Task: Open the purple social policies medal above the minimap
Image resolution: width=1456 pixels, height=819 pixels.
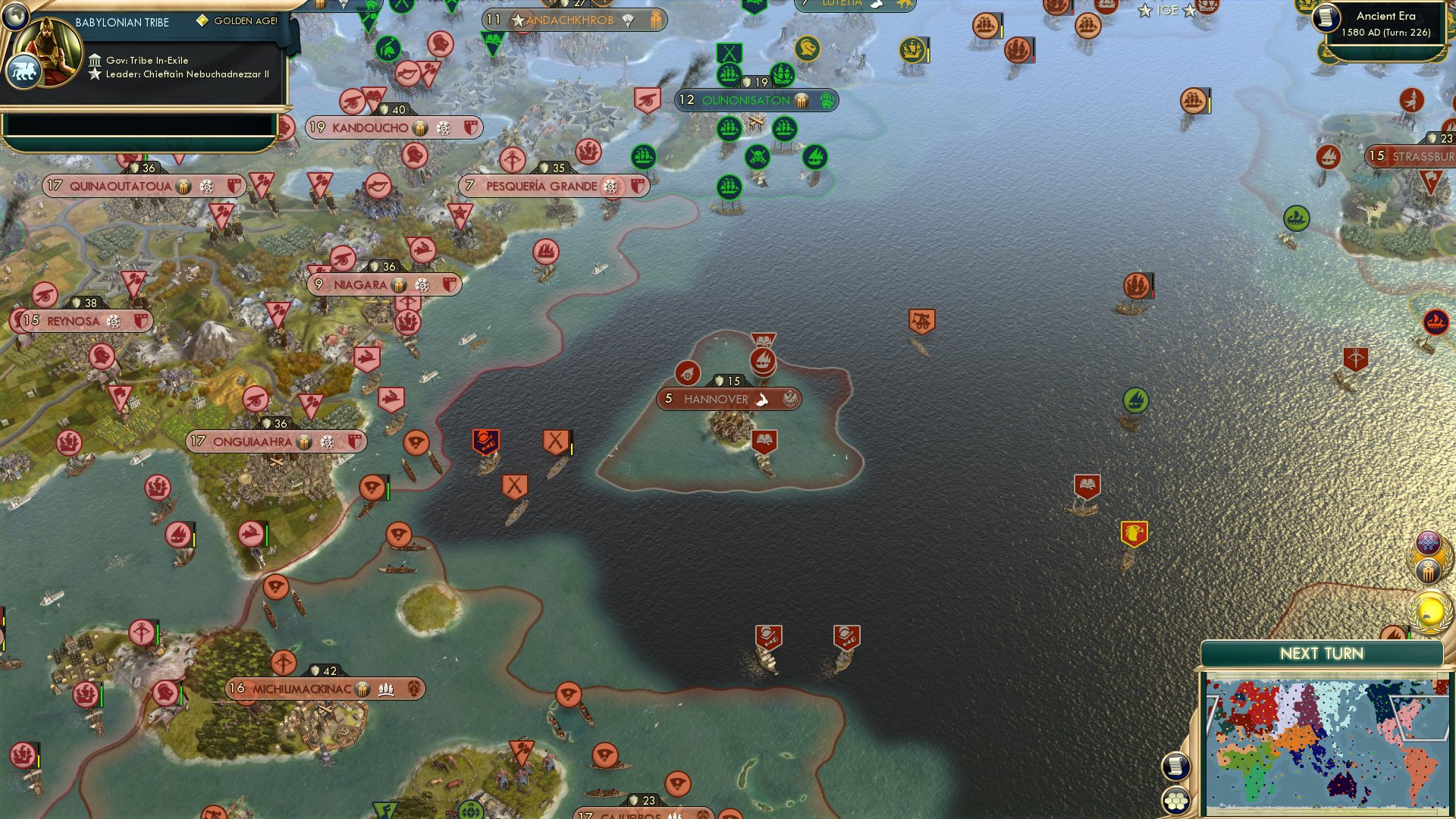Action: [1428, 542]
